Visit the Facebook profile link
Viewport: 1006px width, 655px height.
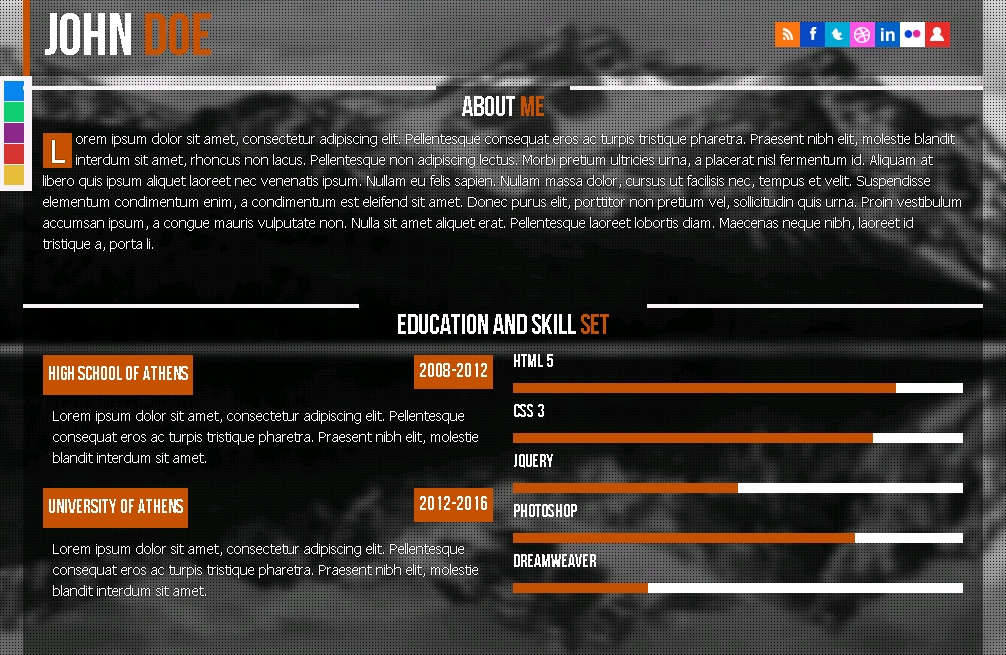[x=812, y=35]
